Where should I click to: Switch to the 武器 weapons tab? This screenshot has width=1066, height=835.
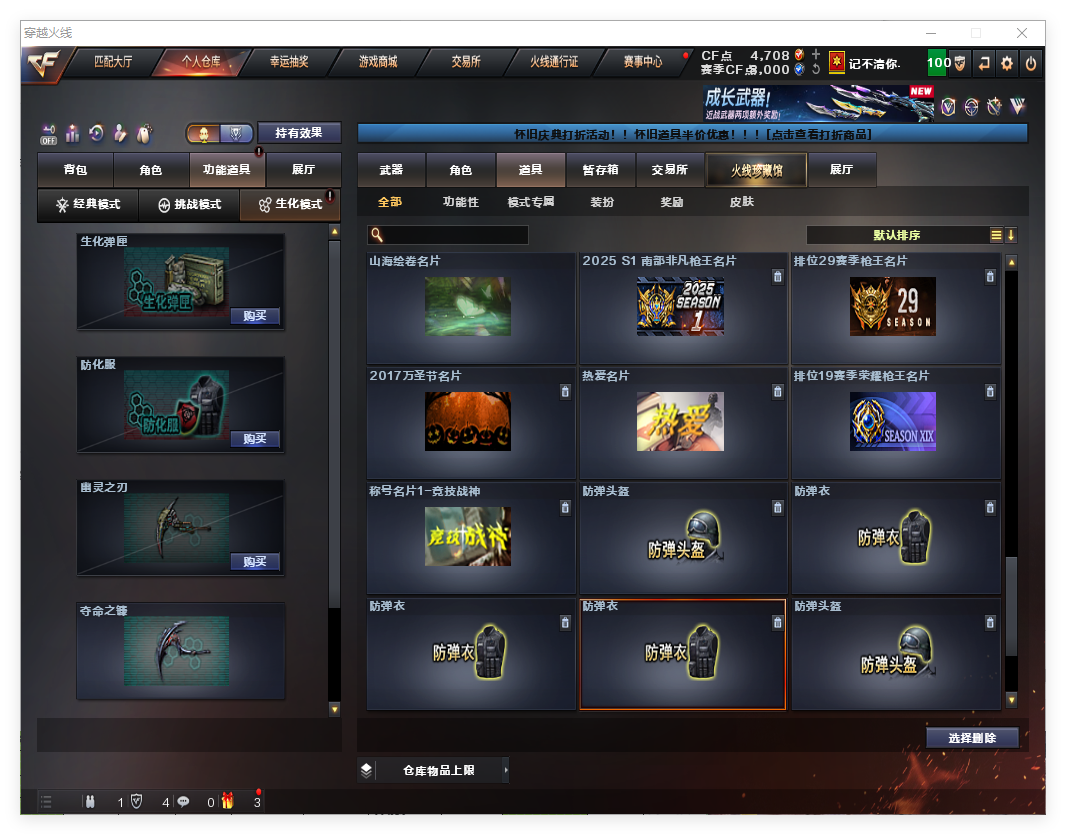tap(391, 170)
